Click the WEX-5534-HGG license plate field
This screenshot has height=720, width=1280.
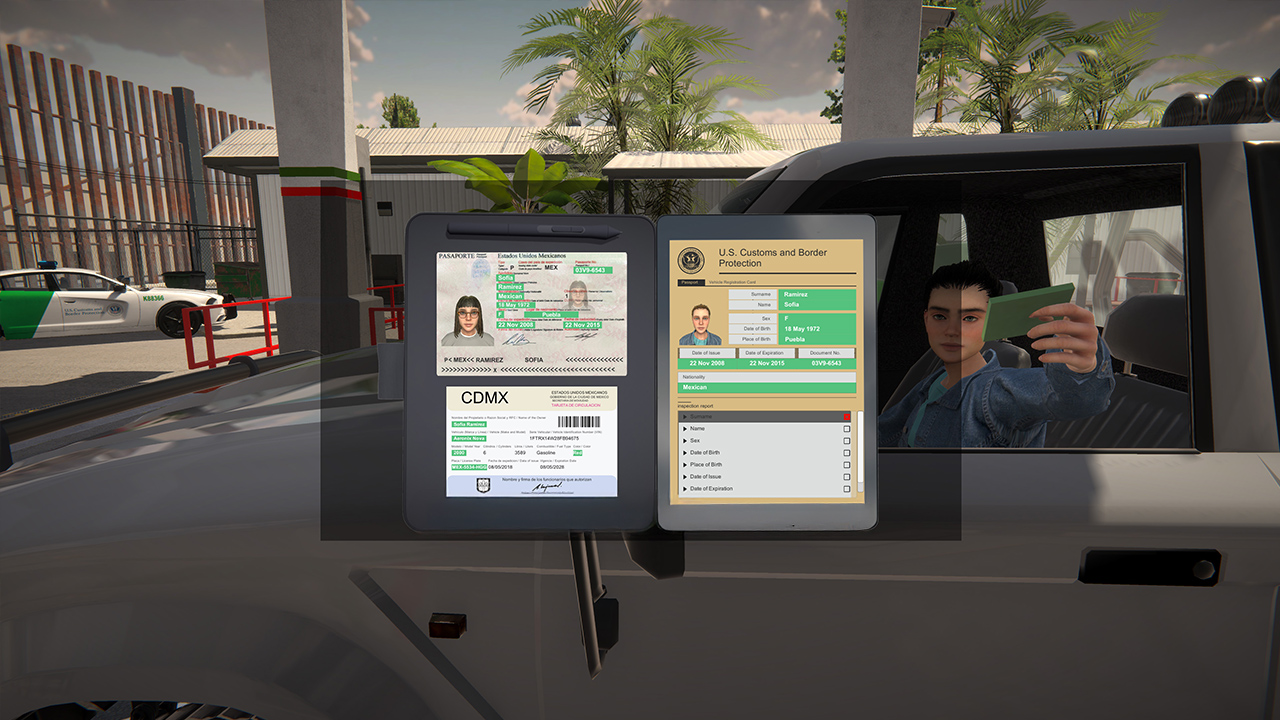coord(469,467)
